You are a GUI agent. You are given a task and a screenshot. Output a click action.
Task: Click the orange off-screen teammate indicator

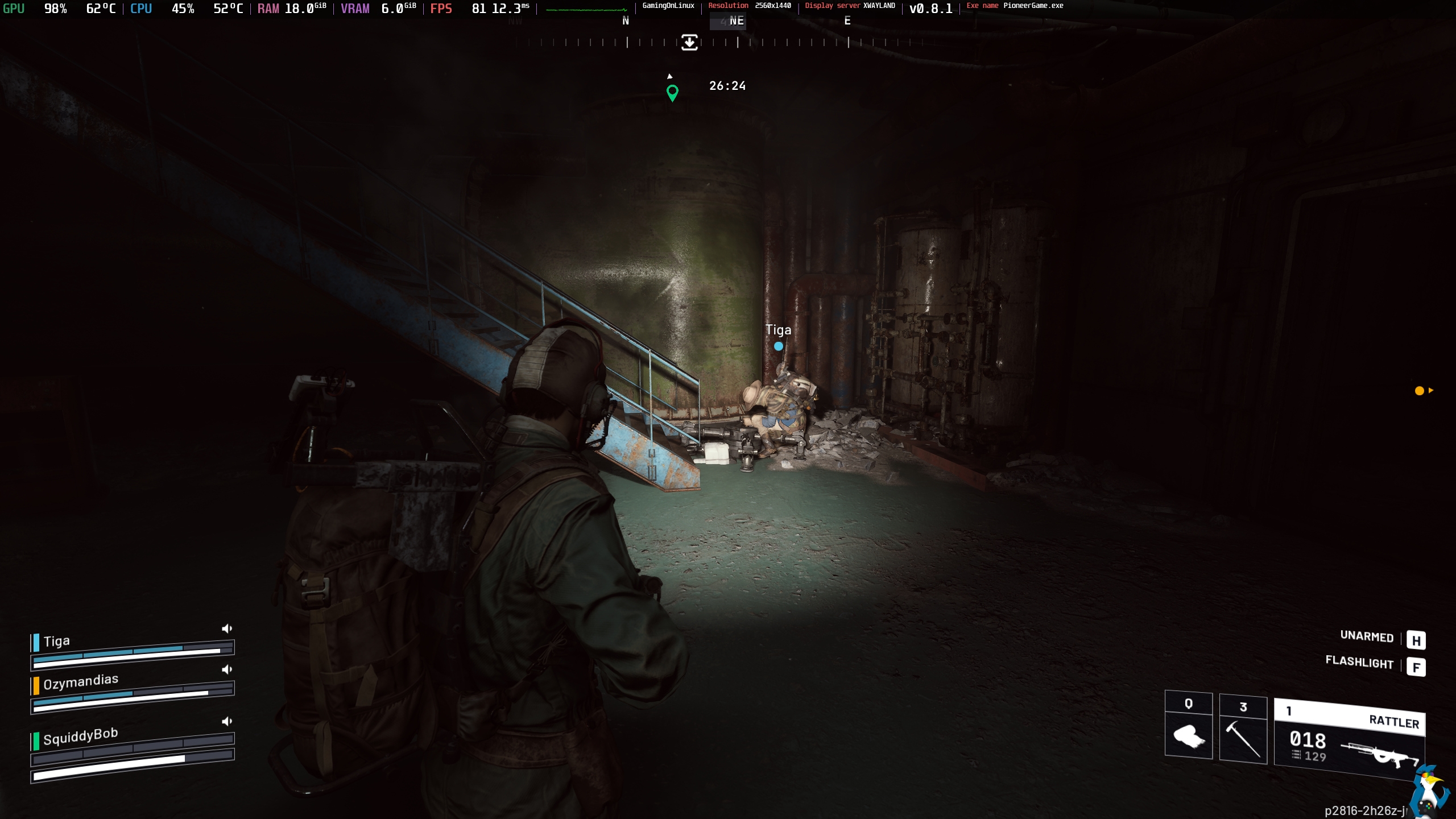[x=1420, y=391]
